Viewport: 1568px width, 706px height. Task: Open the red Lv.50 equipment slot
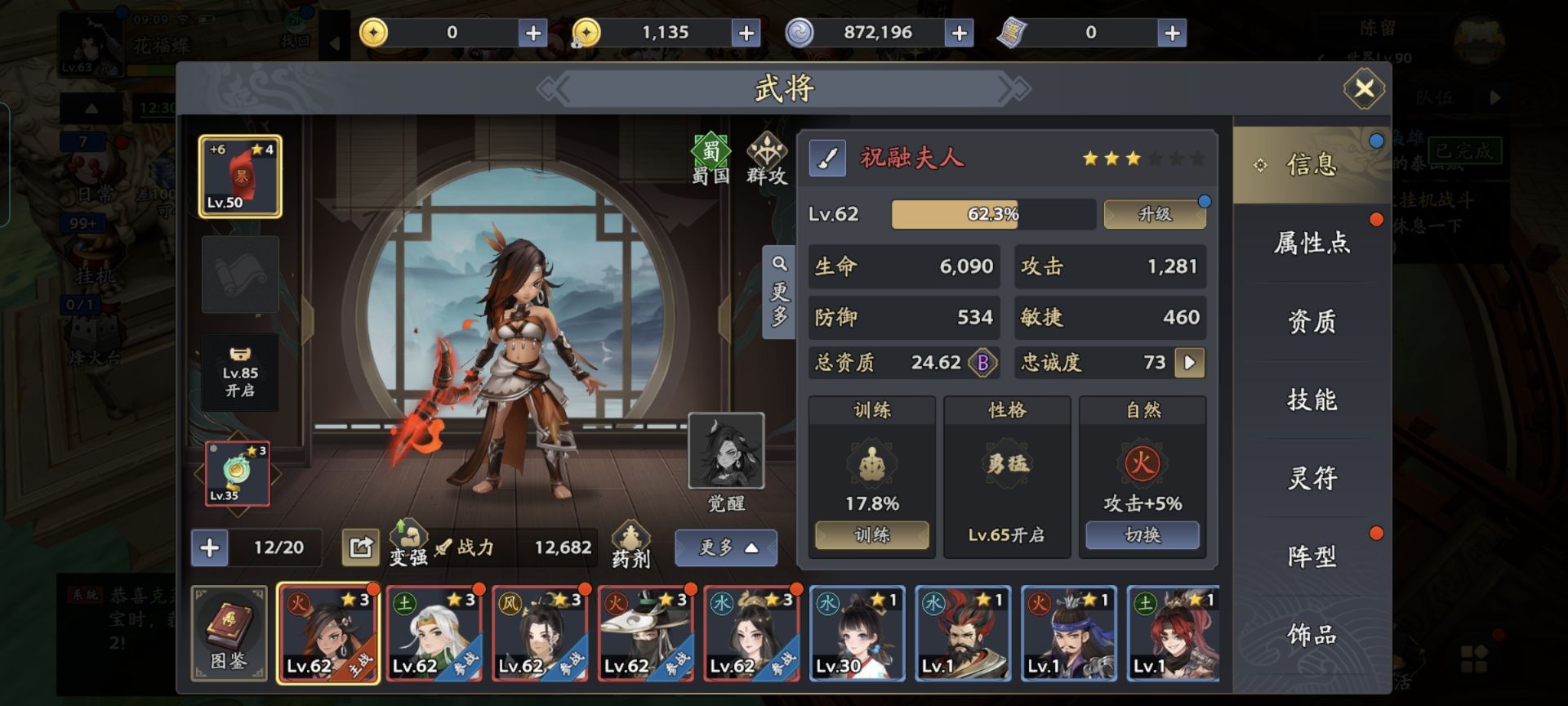[240, 176]
